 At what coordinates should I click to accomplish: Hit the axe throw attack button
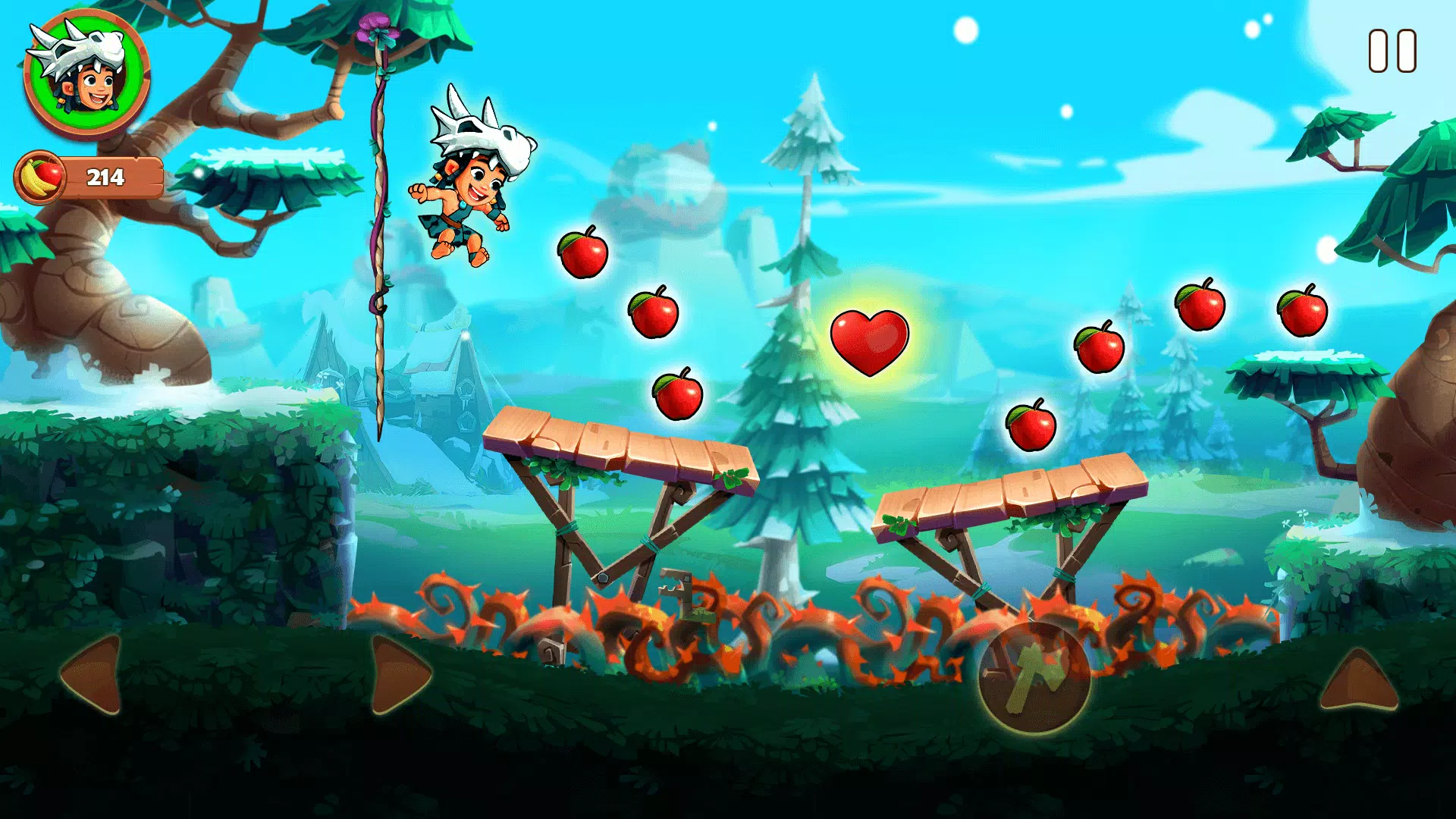(x=1034, y=676)
